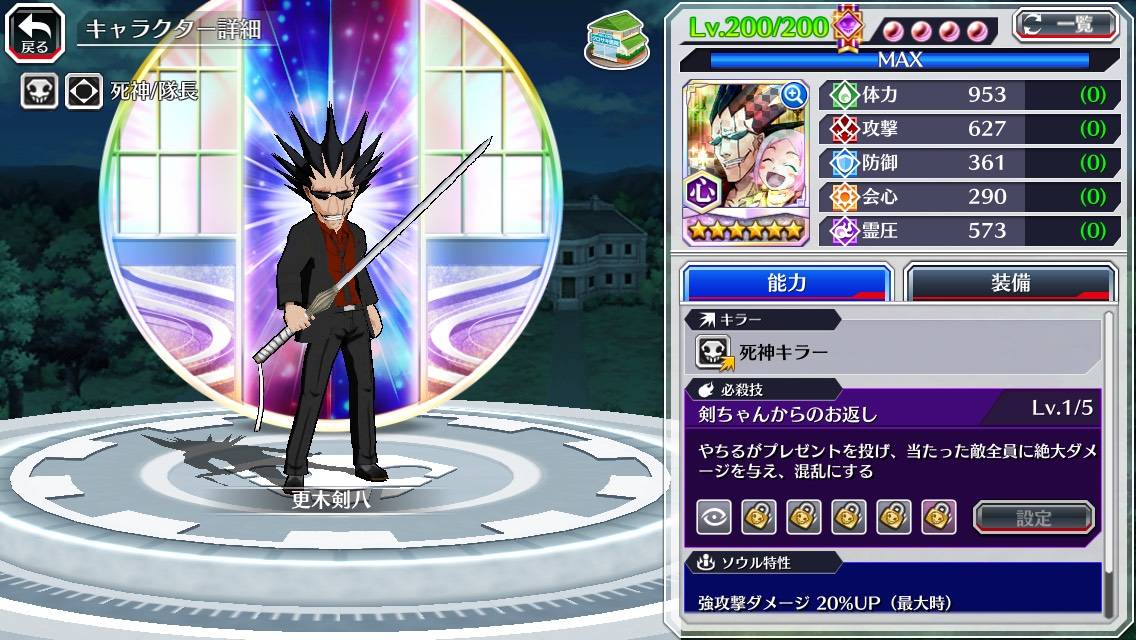1136x640 pixels.
Task: Zoom the character portrait with magnifier icon
Action: coord(794,95)
